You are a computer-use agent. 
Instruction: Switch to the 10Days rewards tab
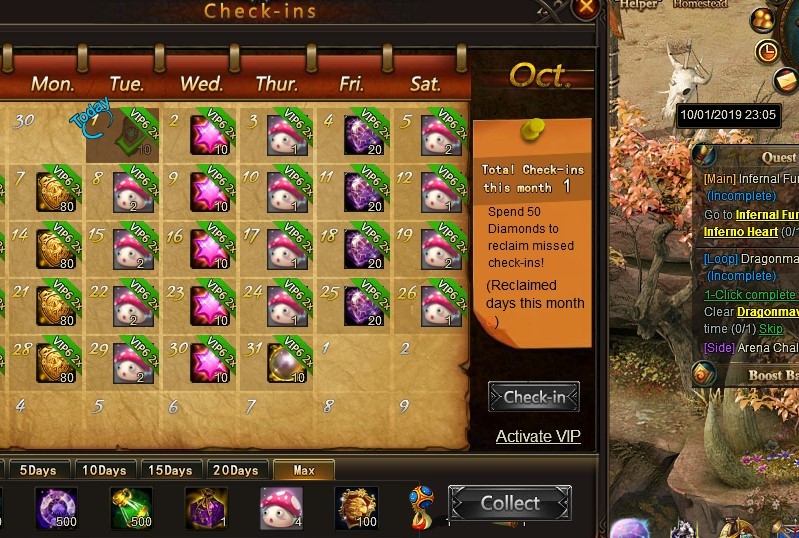click(x=104, y=470)
